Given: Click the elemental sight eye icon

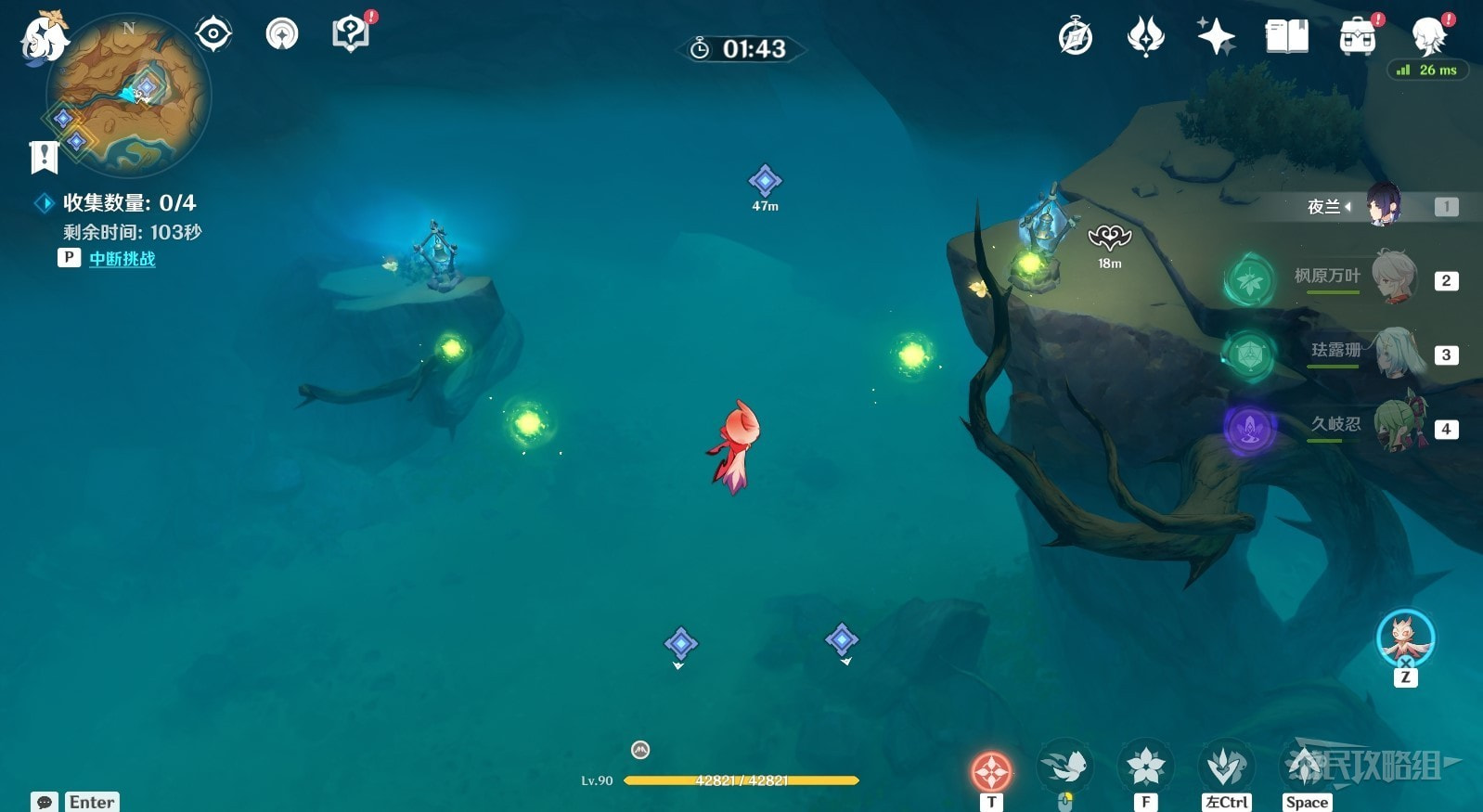Looking at the screenshot, I should (213, 35).
